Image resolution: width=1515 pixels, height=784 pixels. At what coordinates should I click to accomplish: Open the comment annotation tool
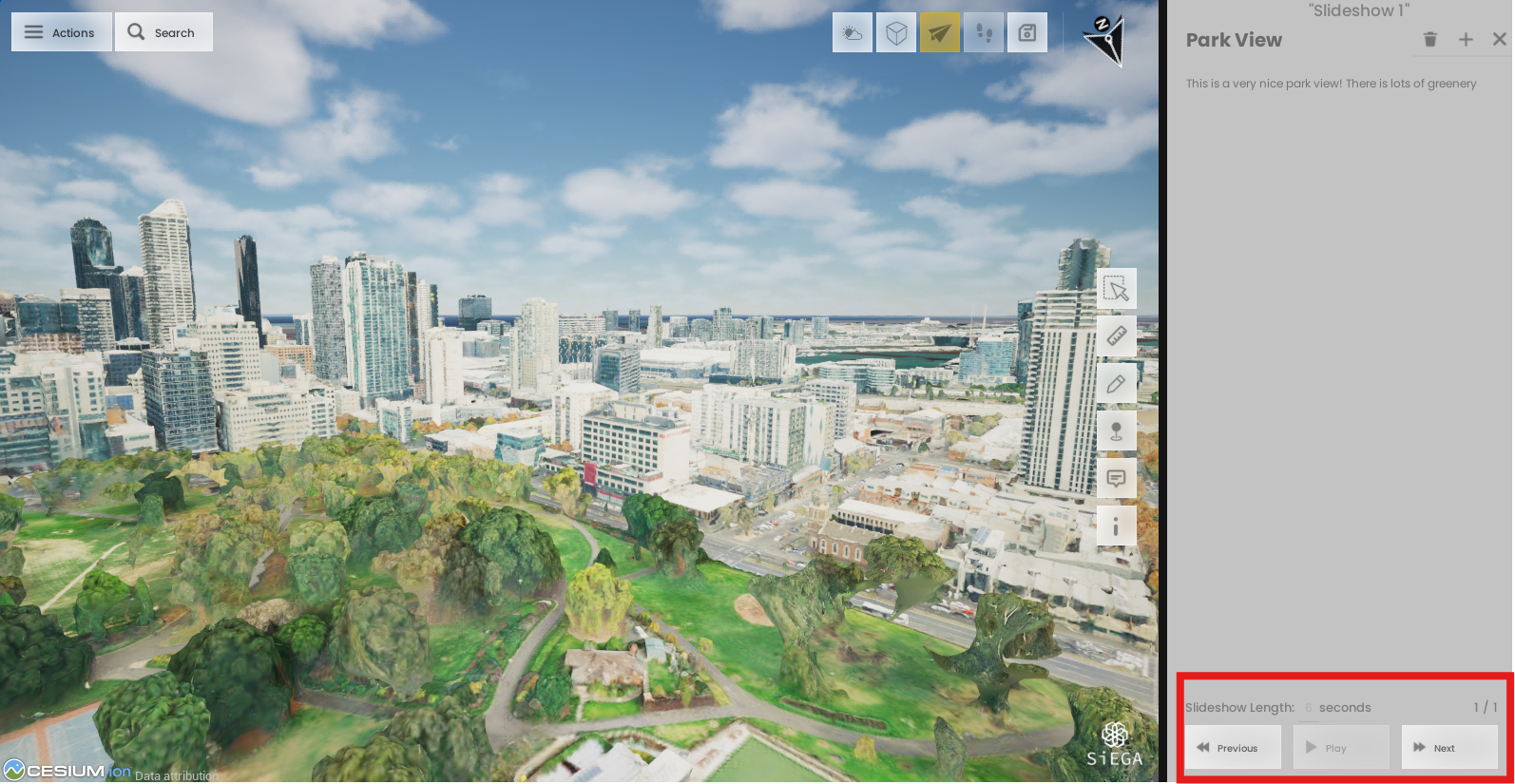click(1117, 478)
